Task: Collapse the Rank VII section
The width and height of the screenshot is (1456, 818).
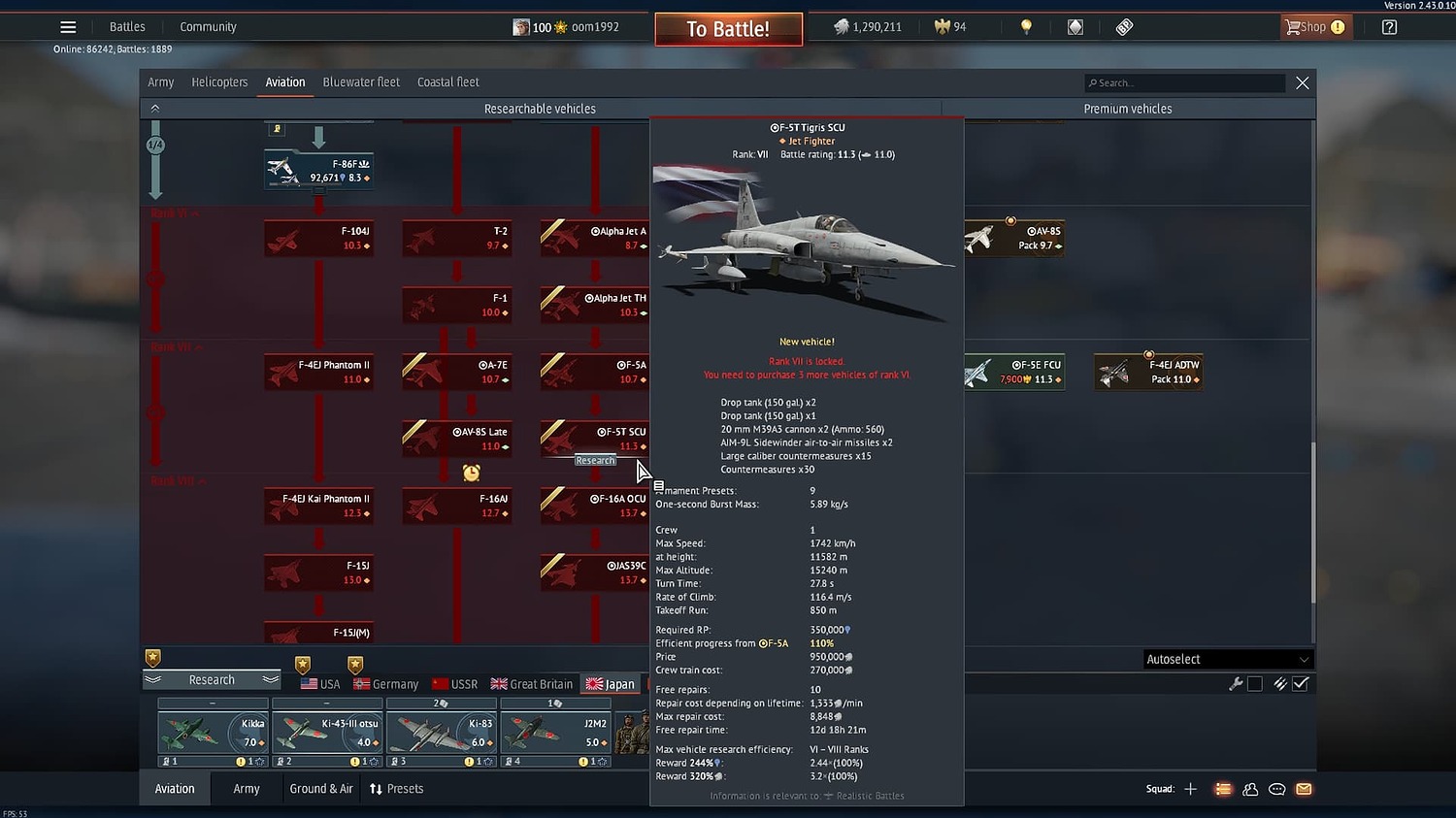Action: click(x=175, y=346)
